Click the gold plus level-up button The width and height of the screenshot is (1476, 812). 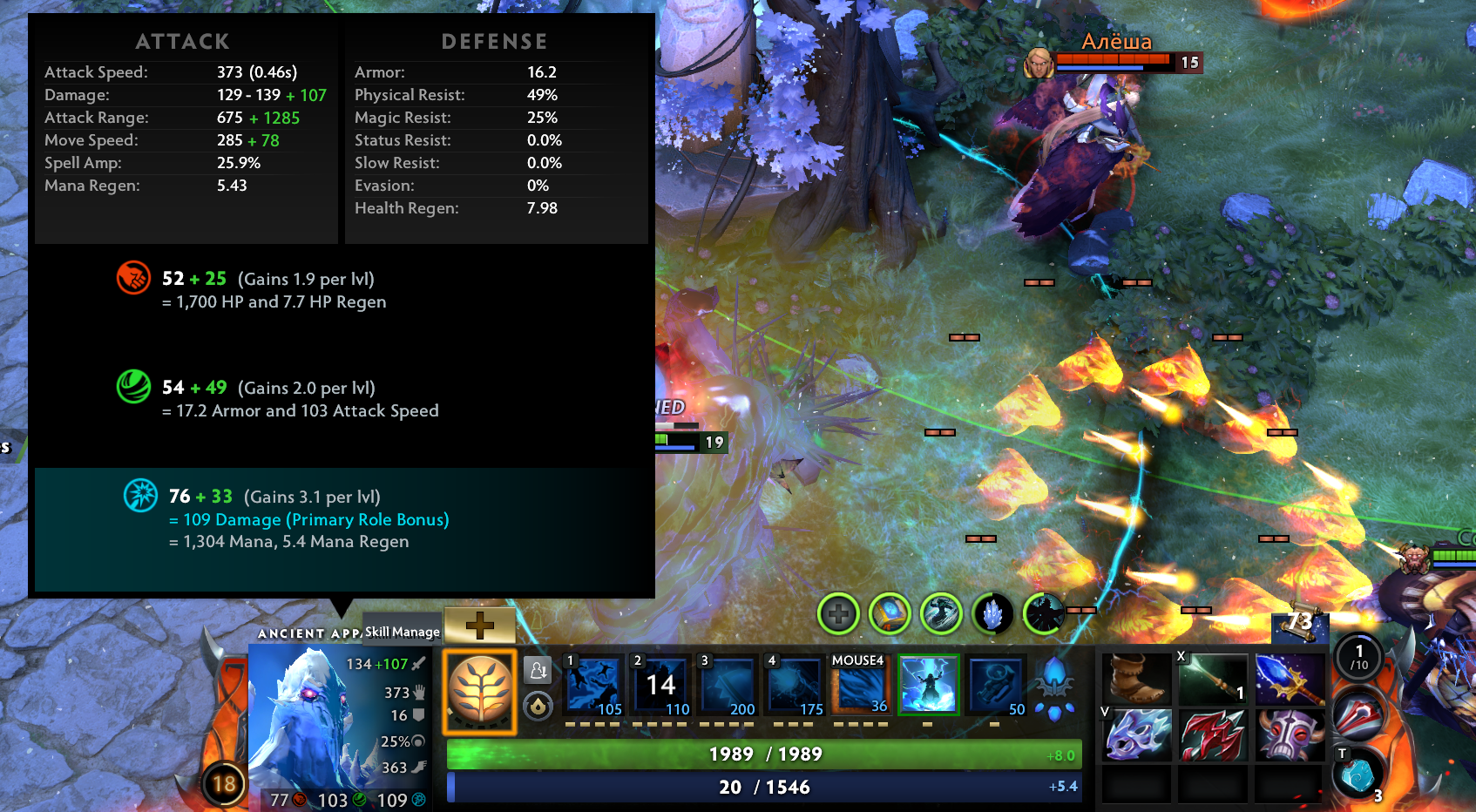pos(479,624)
